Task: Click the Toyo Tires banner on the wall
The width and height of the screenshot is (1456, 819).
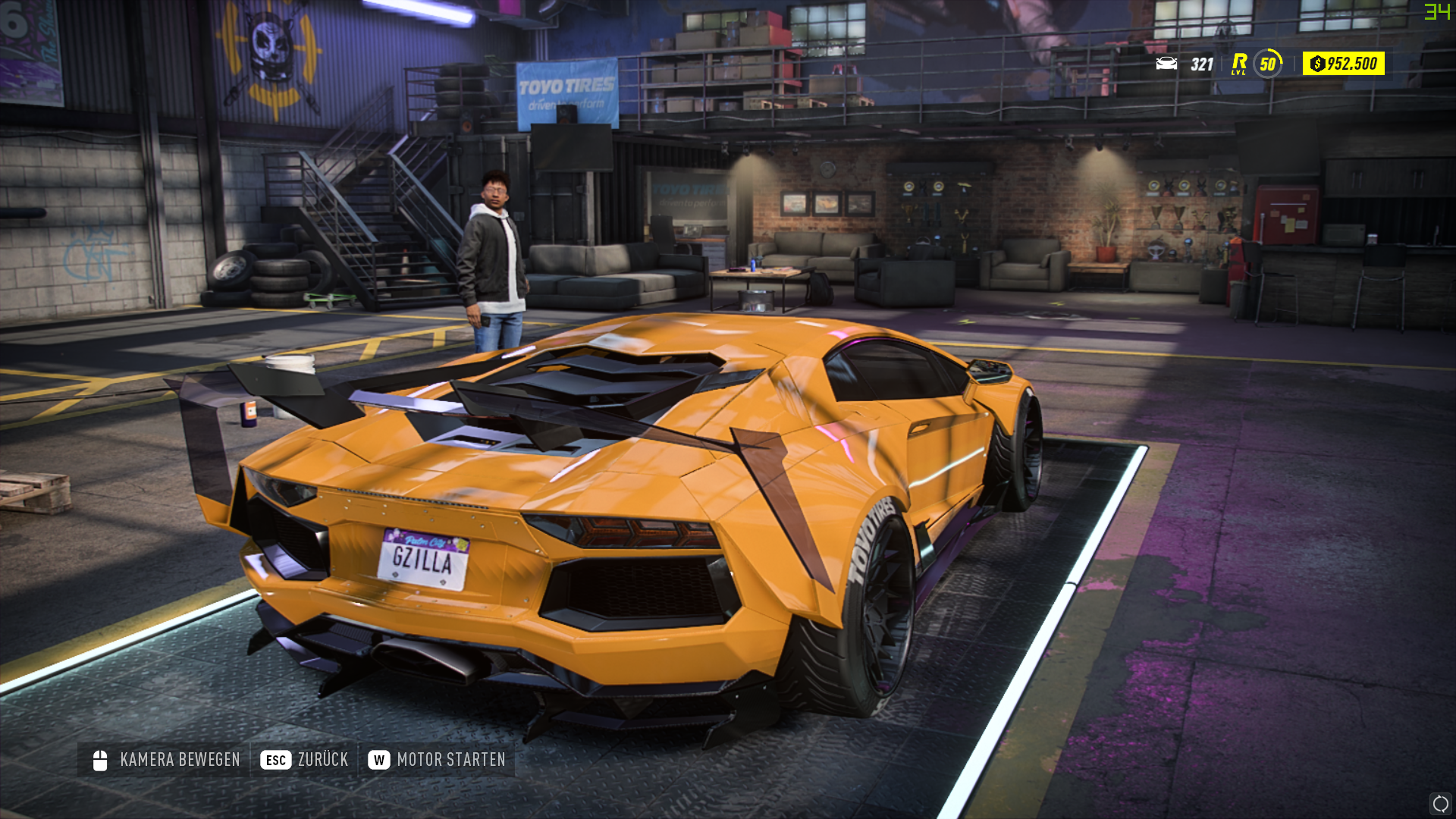Action: coord(565,89)
